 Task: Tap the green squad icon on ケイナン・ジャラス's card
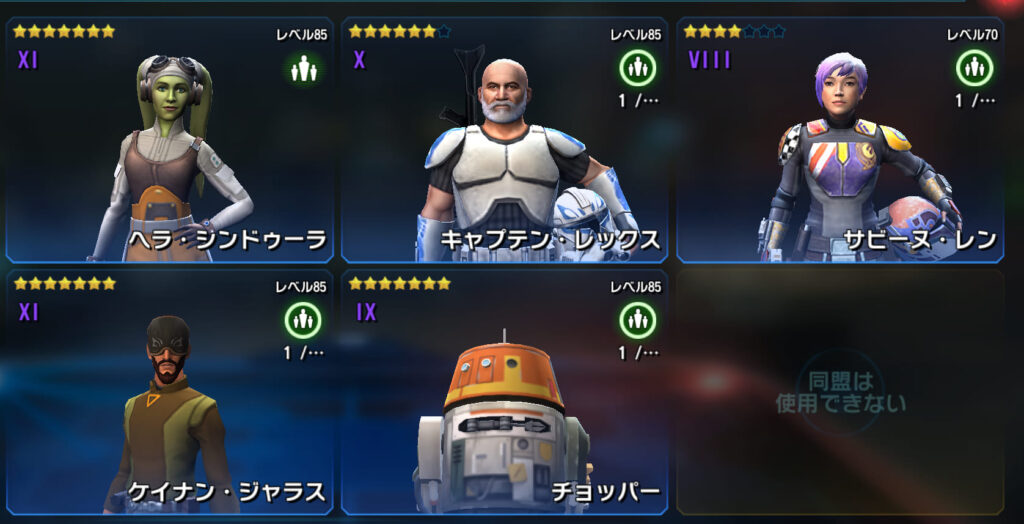302,321
